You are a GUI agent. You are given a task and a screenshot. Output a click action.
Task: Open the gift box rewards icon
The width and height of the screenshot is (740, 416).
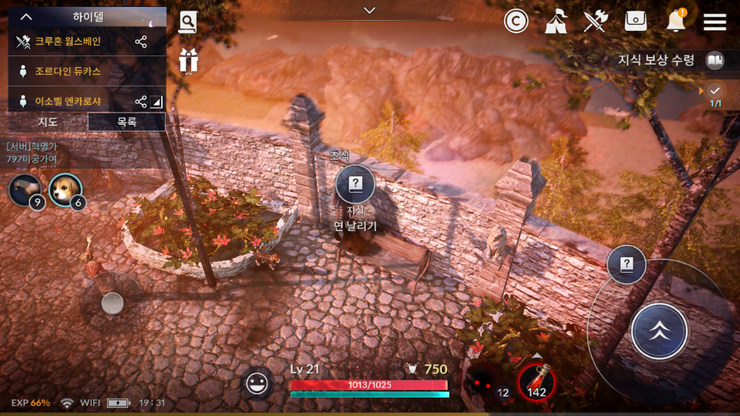pyautogui.click(x=188, y=61)
